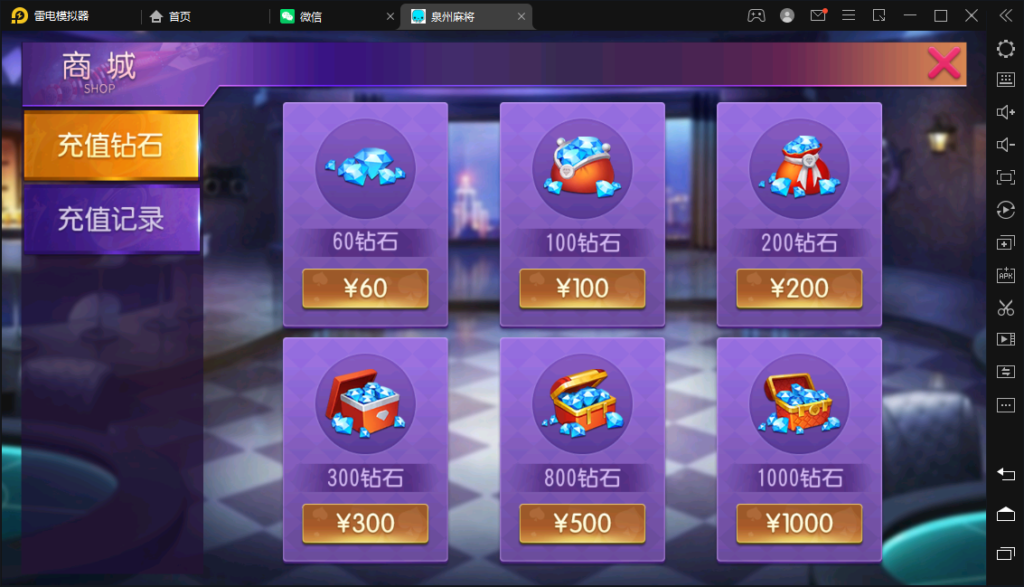The width and height of the screenshot is (1024, 587).
Task: Buy 800 diamonds via the ¥500 button
Action: pos(582,523)
